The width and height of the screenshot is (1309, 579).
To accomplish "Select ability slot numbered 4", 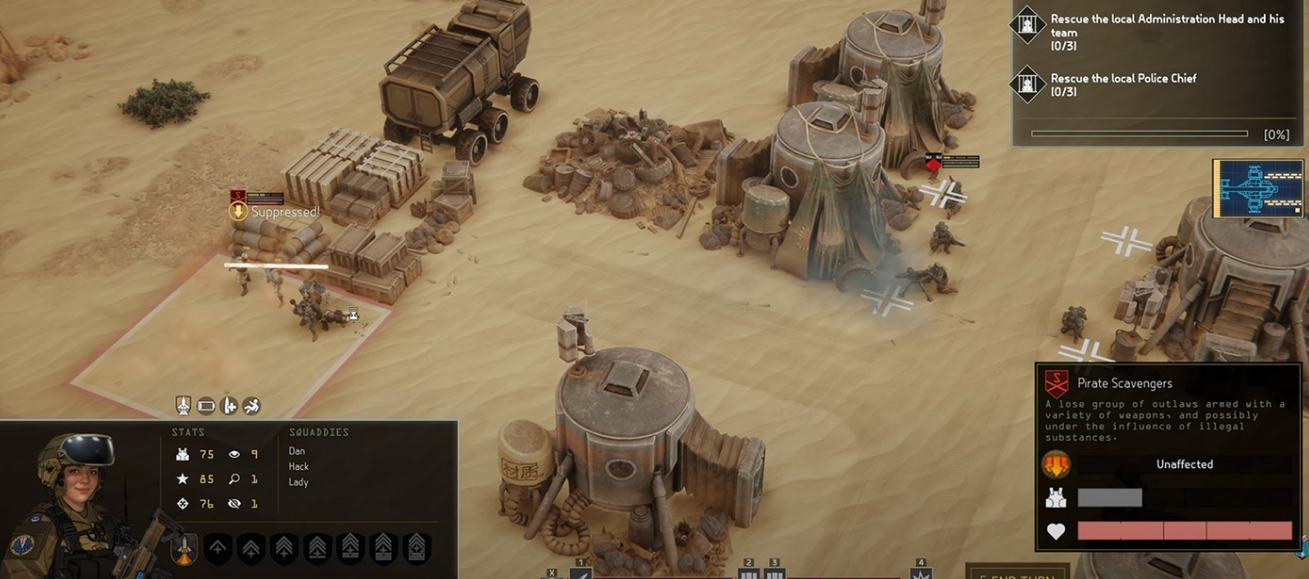I will pos(921,573).
